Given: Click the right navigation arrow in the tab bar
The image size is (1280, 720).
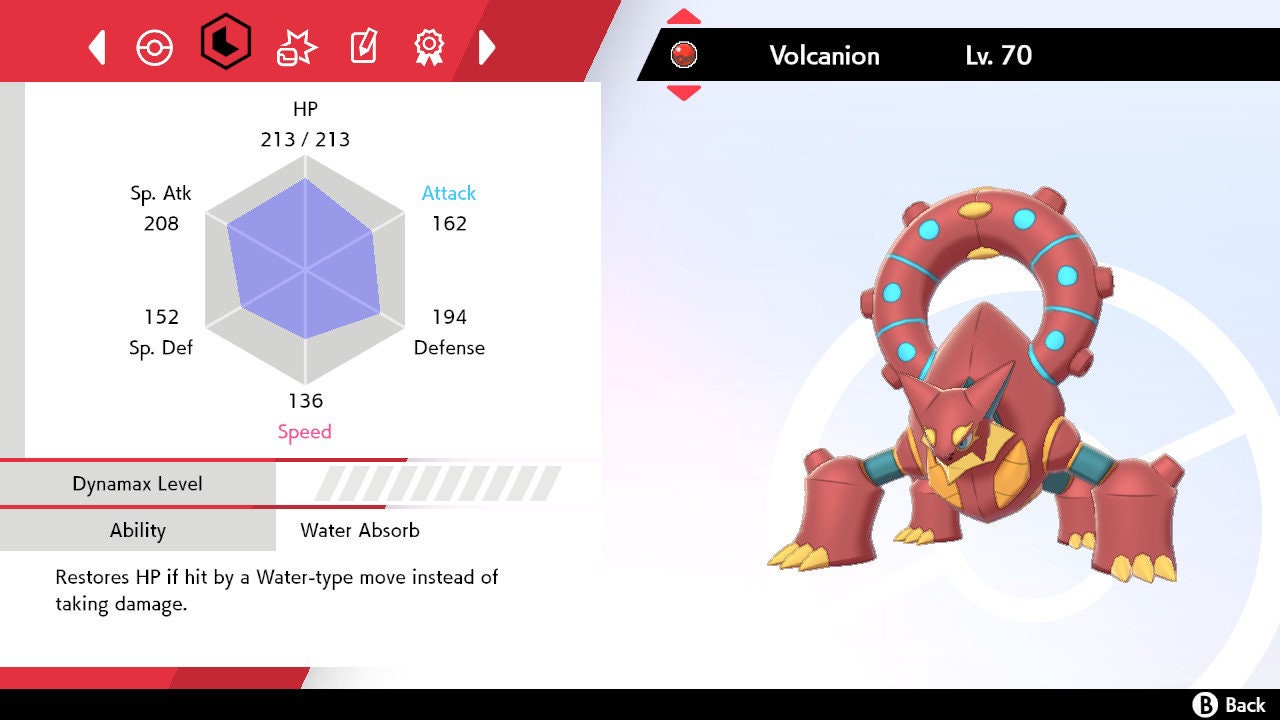Looking at the screenshot, I should point(487,46).
